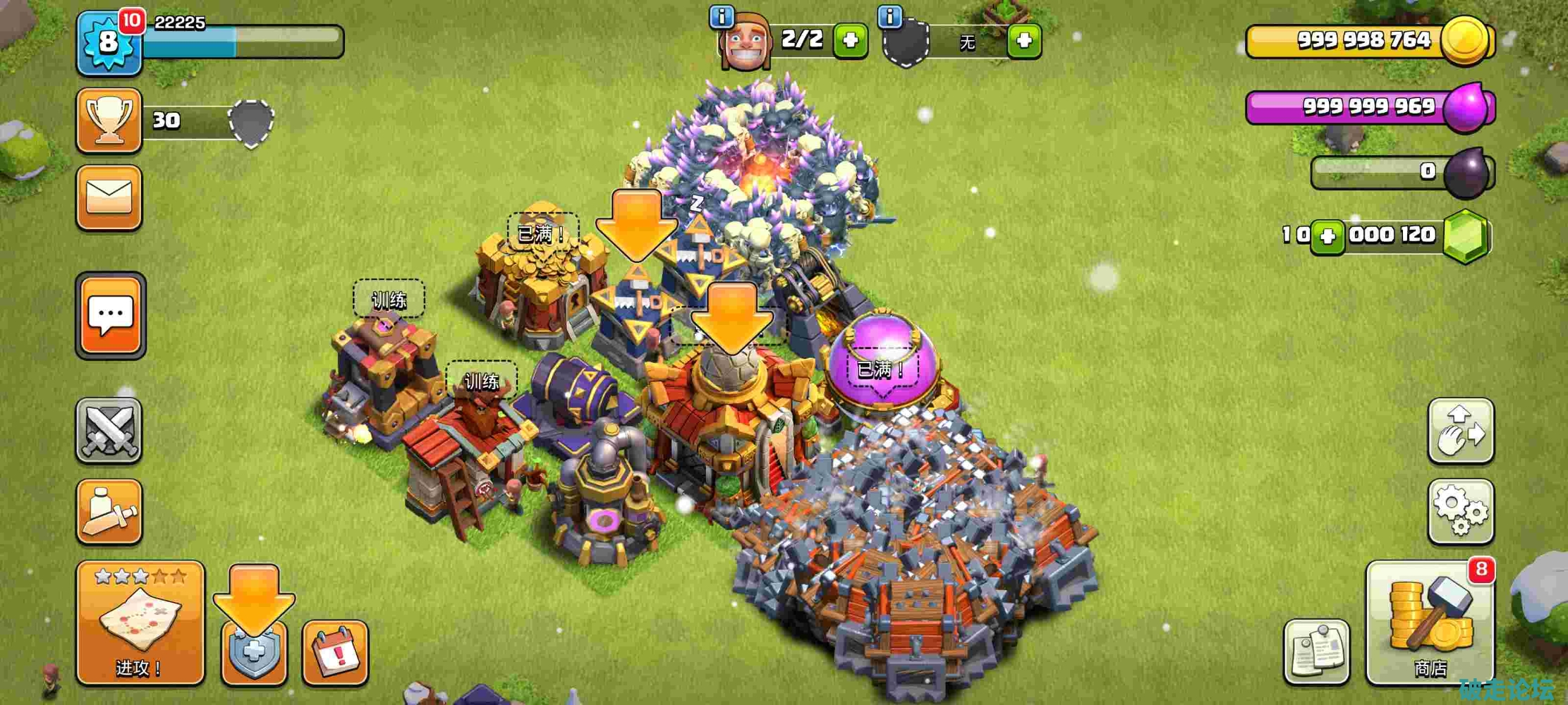Show shield info icon

pos(890,16)
